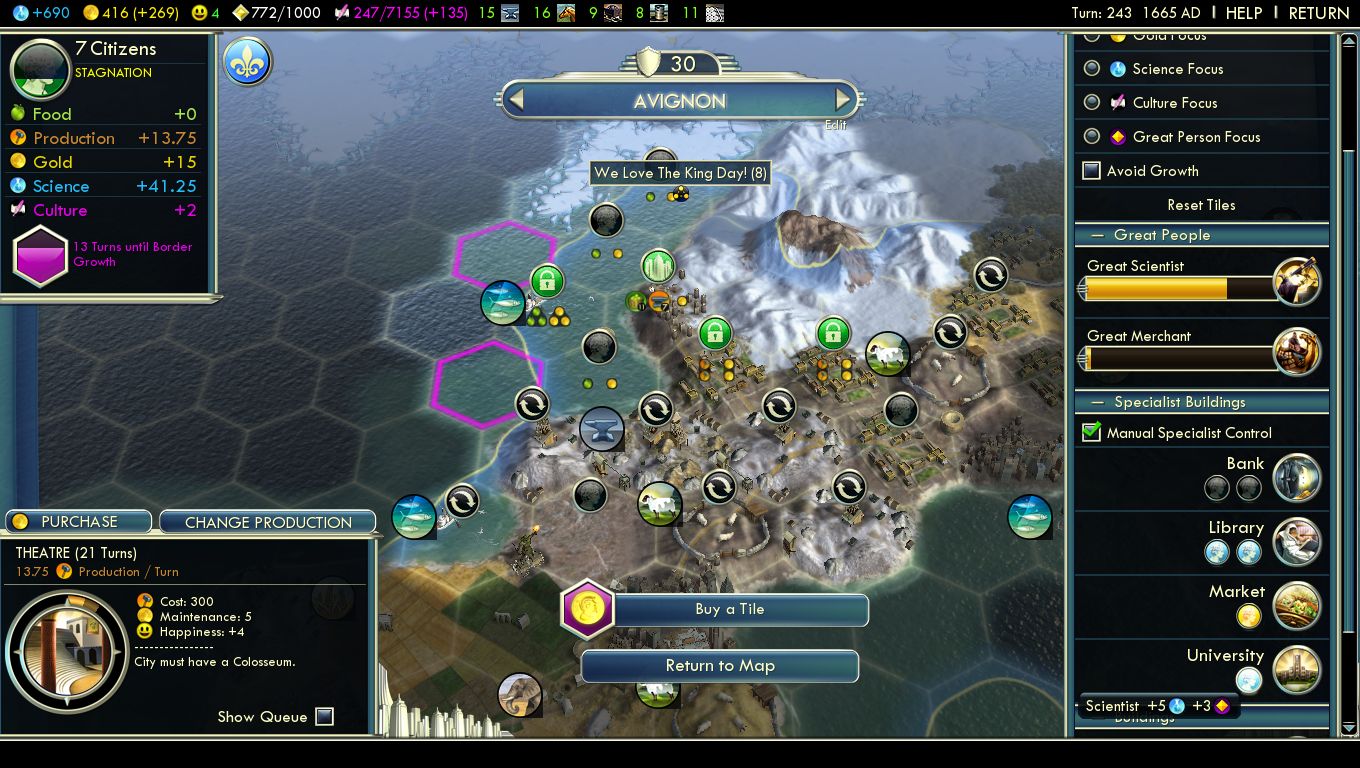The width and height of the screenshot is (1360, 768).
Task: Click RETURN in the top bar
Action: click(1318, 13)
